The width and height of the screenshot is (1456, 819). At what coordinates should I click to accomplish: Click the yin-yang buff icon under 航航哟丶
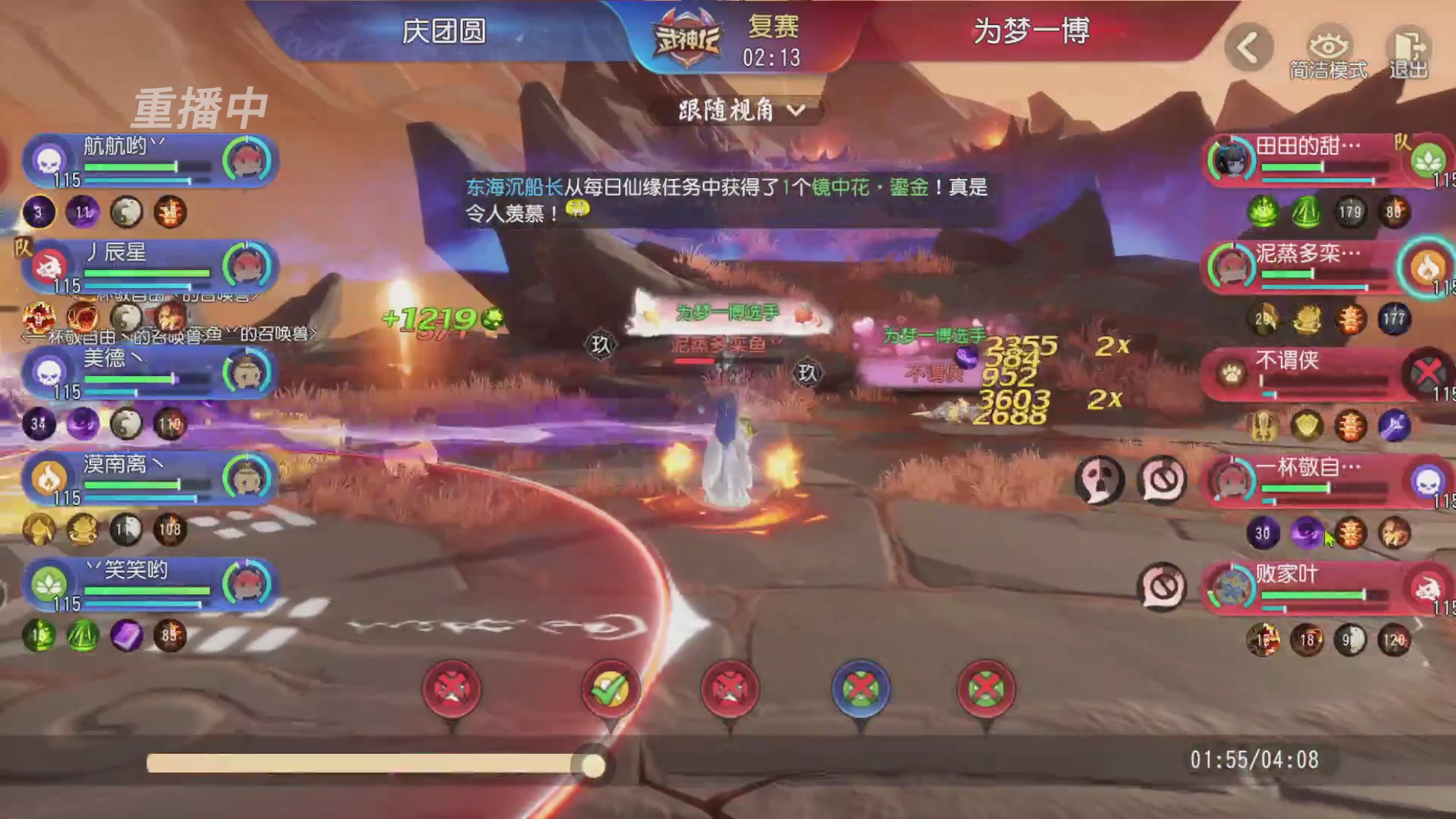click(x=126, y=213)
